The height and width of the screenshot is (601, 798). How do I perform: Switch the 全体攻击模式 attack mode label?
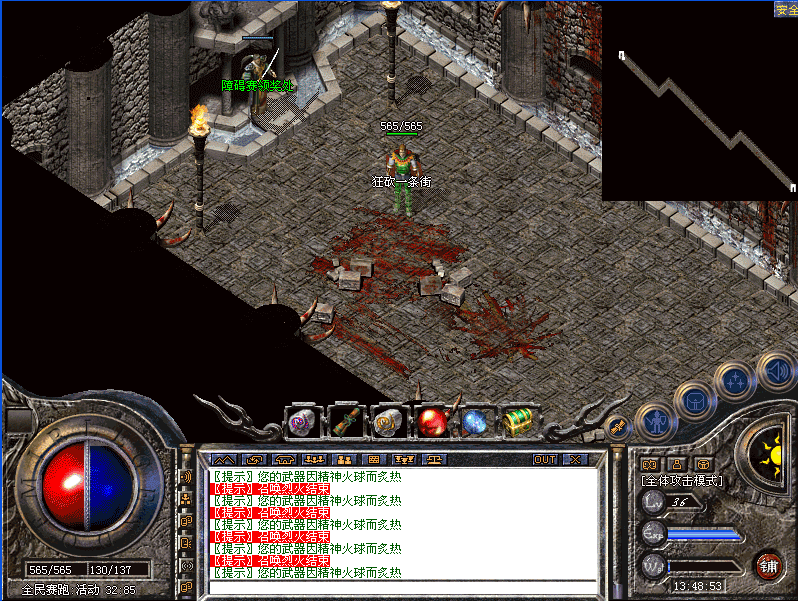tap(682, 481)
